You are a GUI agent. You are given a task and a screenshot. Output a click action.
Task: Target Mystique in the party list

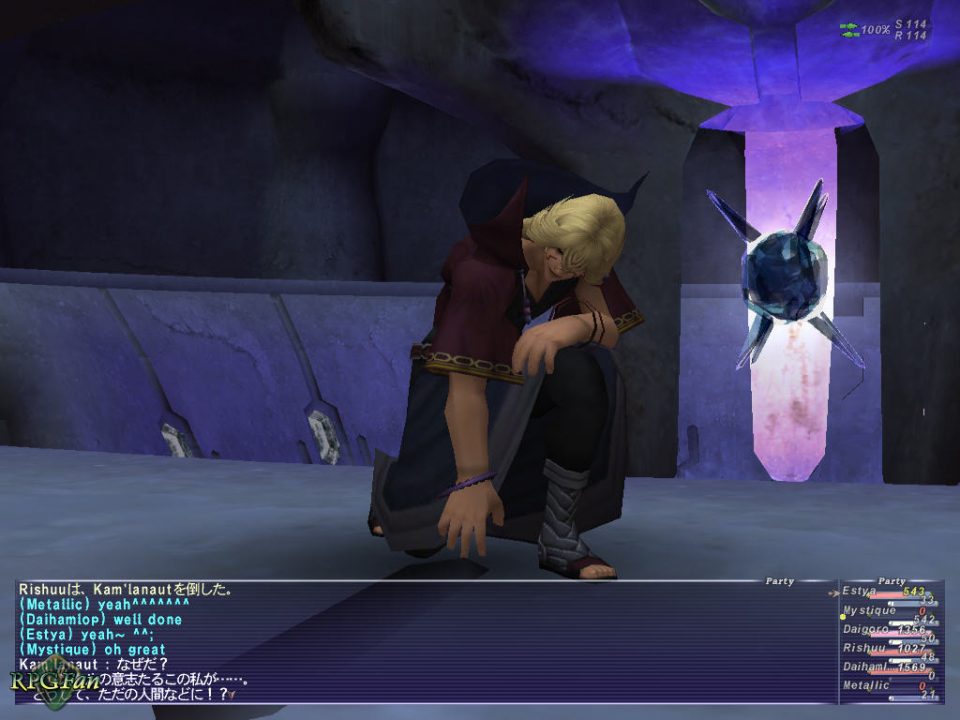tap(886, 611)
